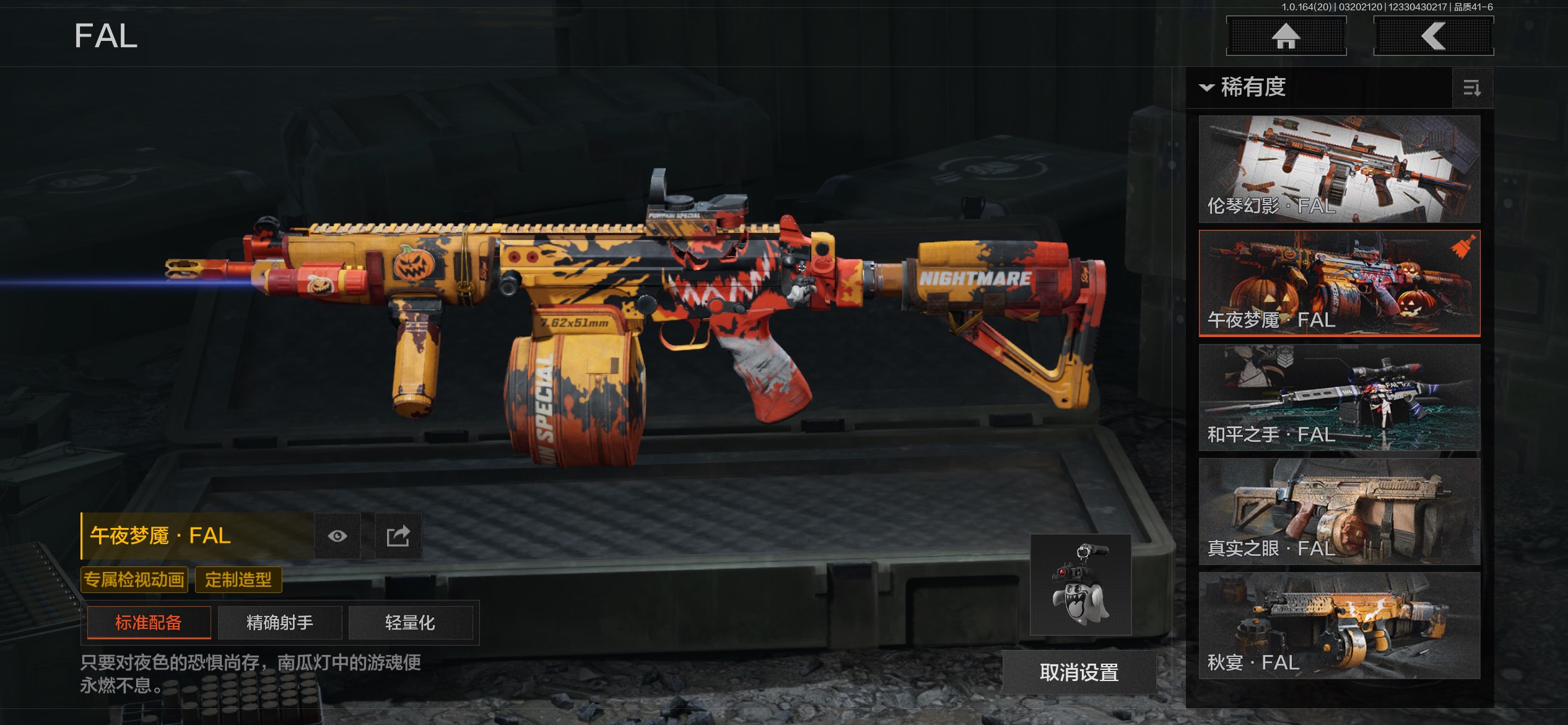This screenshot has height=725, width=1568.
Task: View the 专属检视动画 tag
Action: (134, 580)
